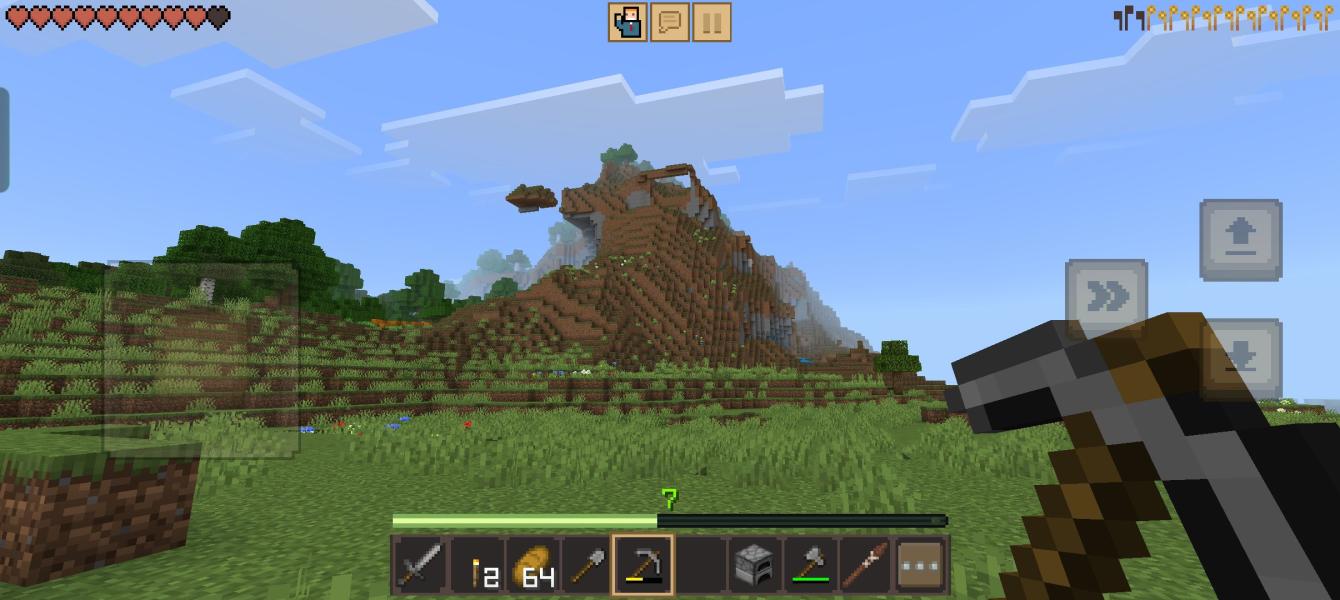Image resolution: width=1340 pixels, height=600 pixels.
Task: Select the spear-like weapon hotbar slot
Action: (865, 565)
